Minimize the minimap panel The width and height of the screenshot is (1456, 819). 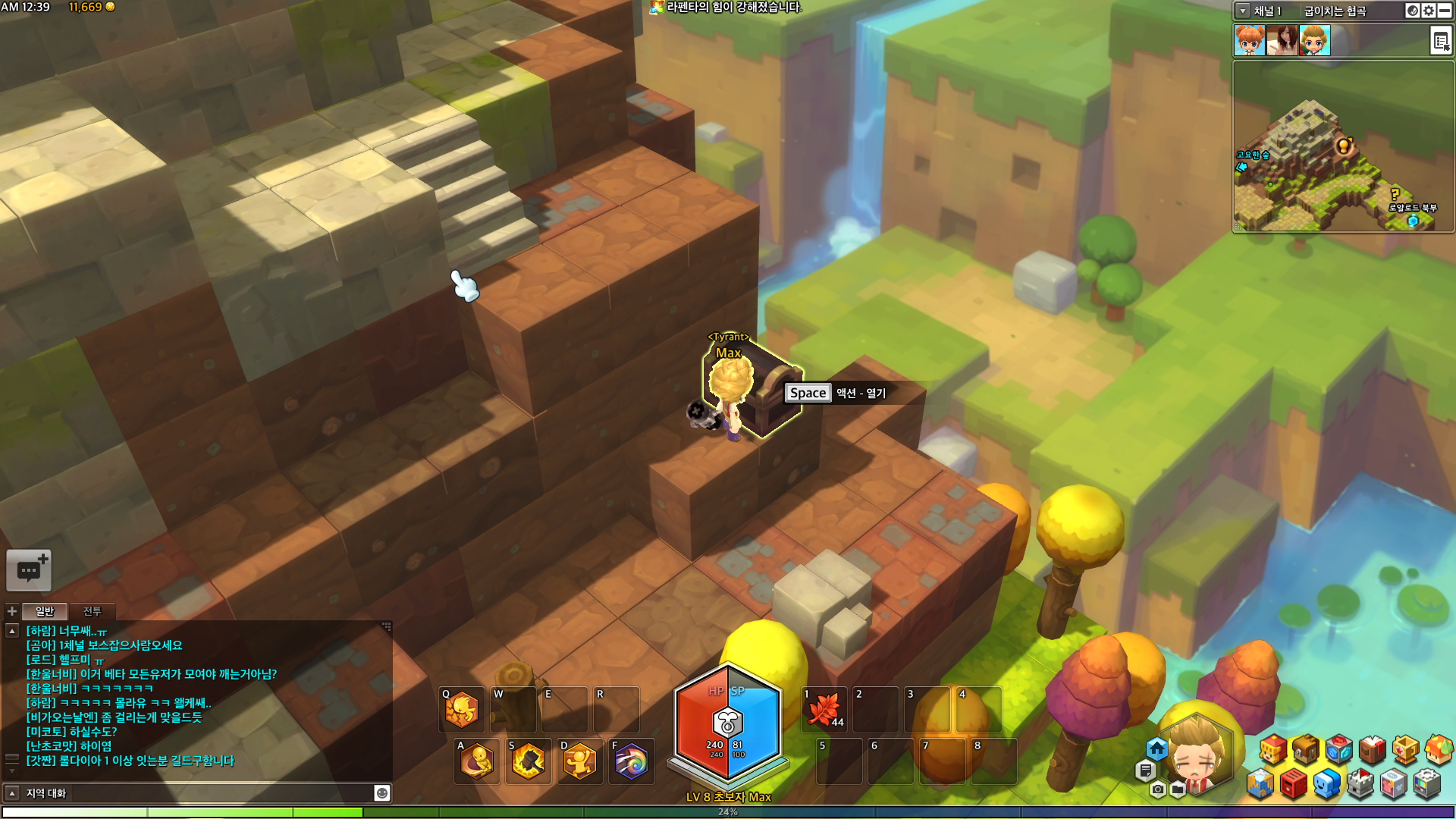click(x=1446, y=11)
